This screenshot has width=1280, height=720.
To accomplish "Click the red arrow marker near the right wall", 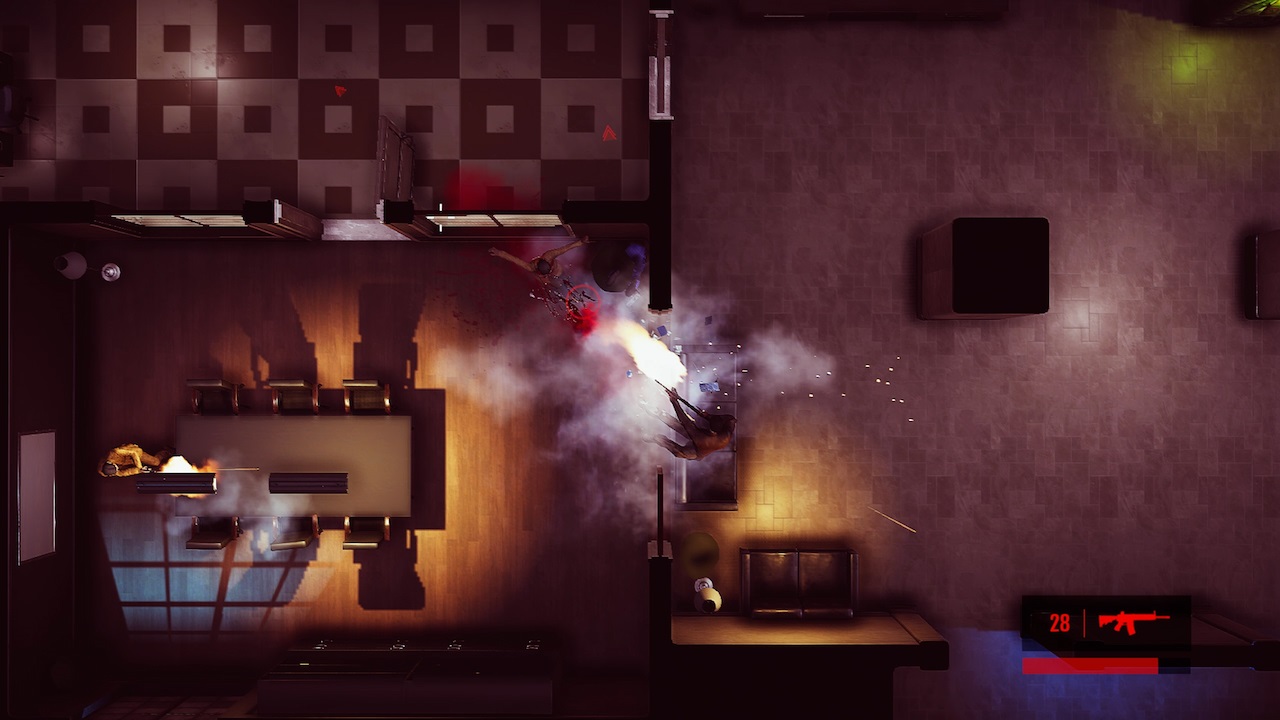I will tap(610, 132).
